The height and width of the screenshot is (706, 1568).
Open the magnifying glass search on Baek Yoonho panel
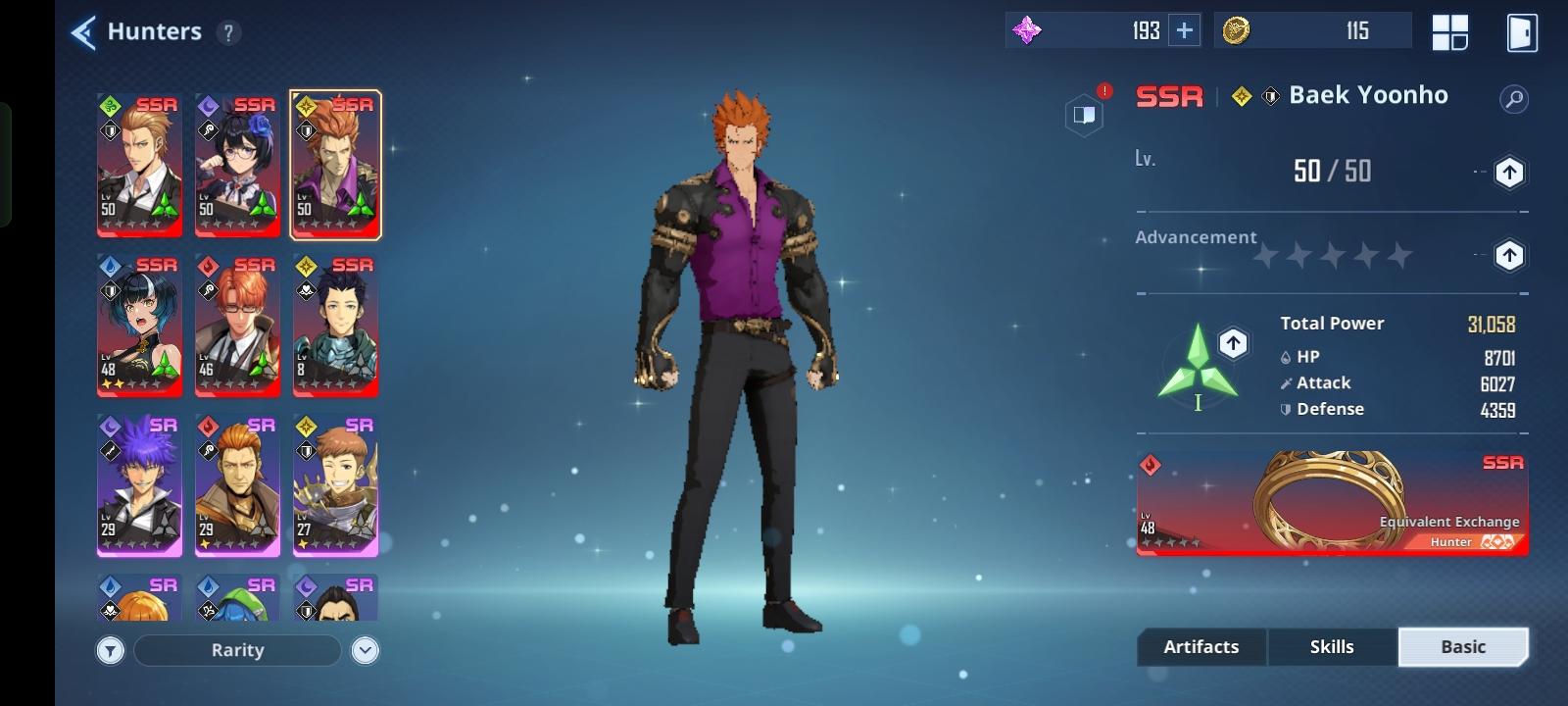pyautogui.click(x=1511, y=97)
